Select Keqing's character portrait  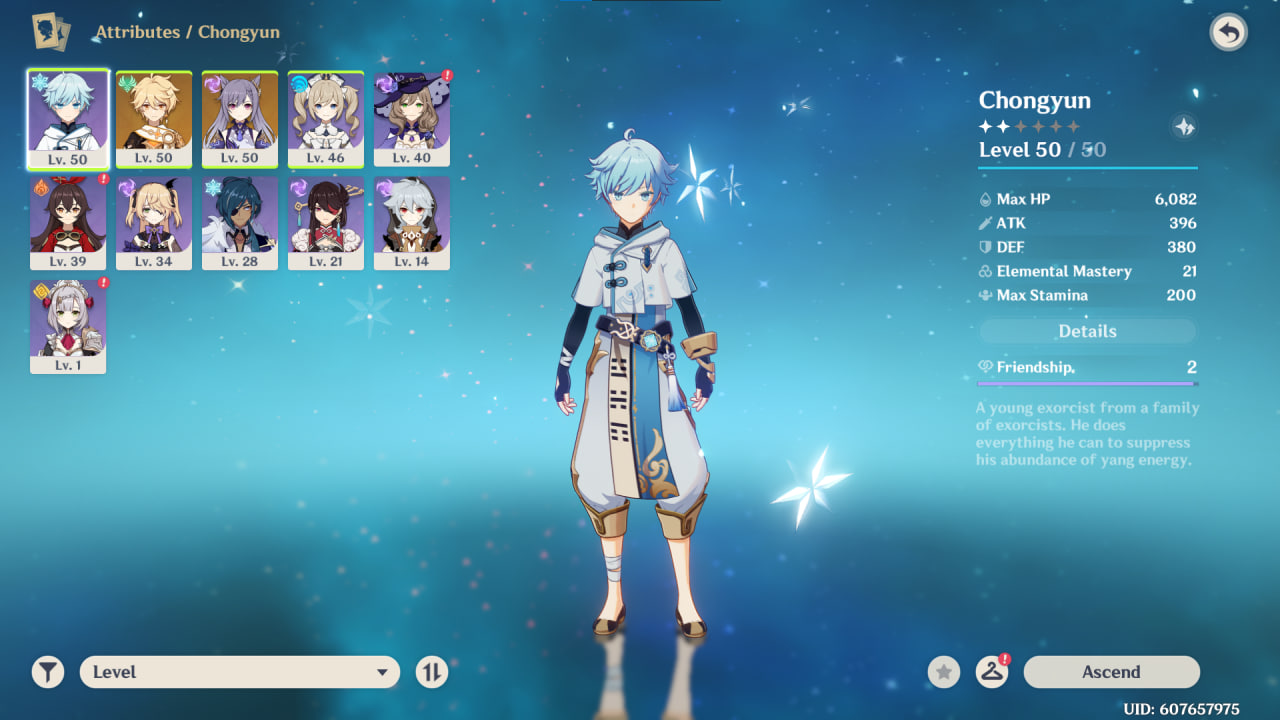coord(240,118)
